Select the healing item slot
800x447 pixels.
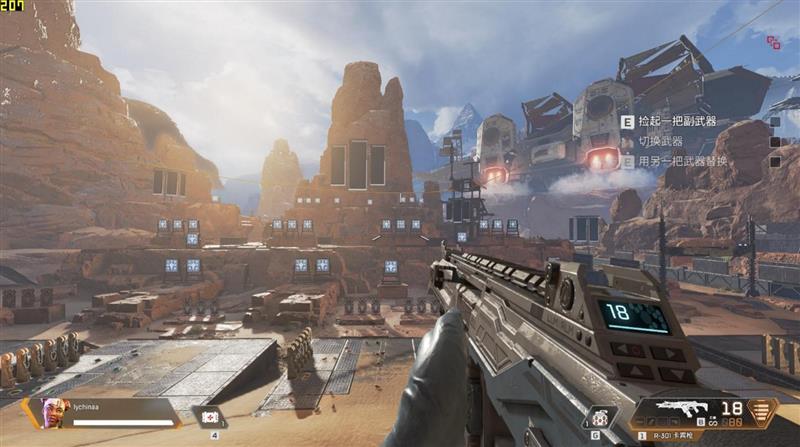pos(210,417)
